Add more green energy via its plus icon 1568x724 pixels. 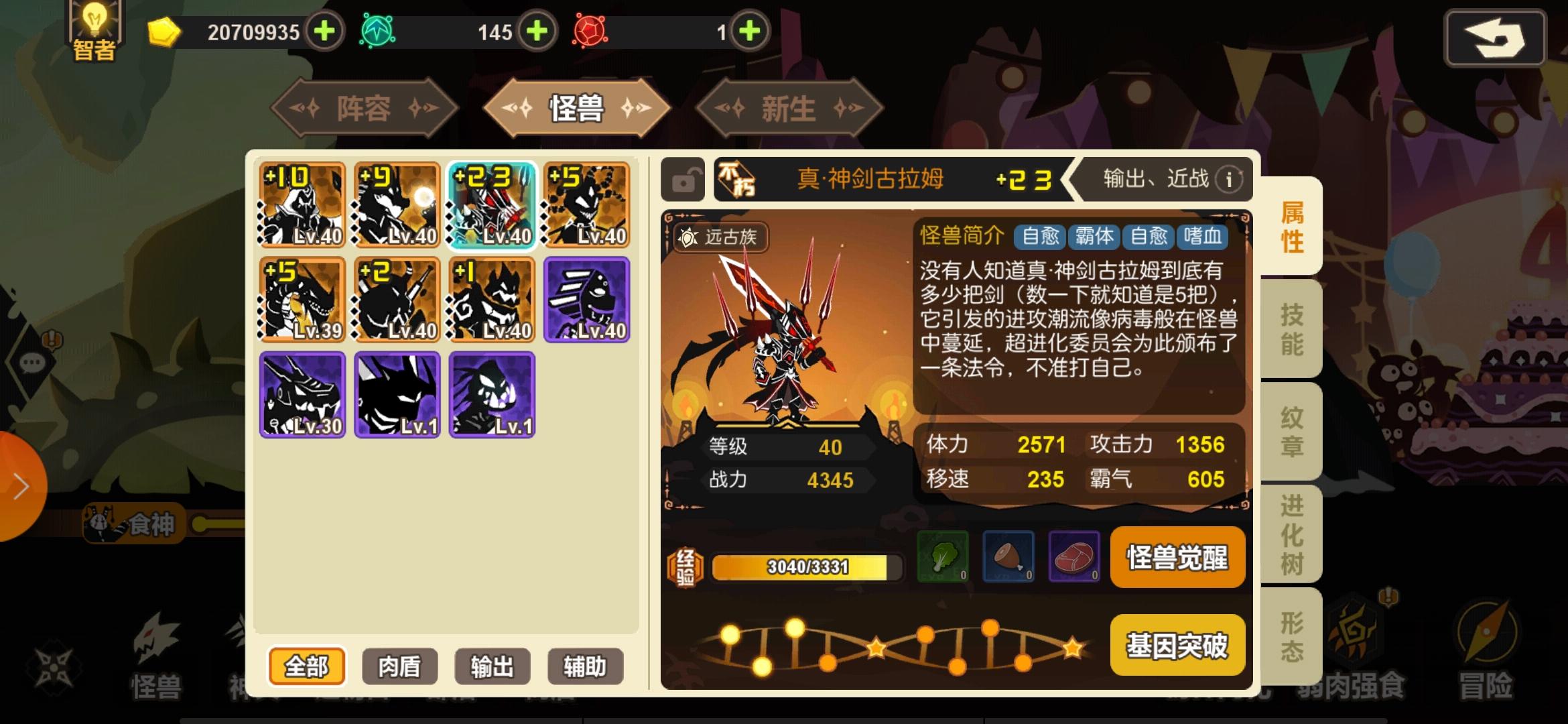pyautogui.click(x=535, y=32)
